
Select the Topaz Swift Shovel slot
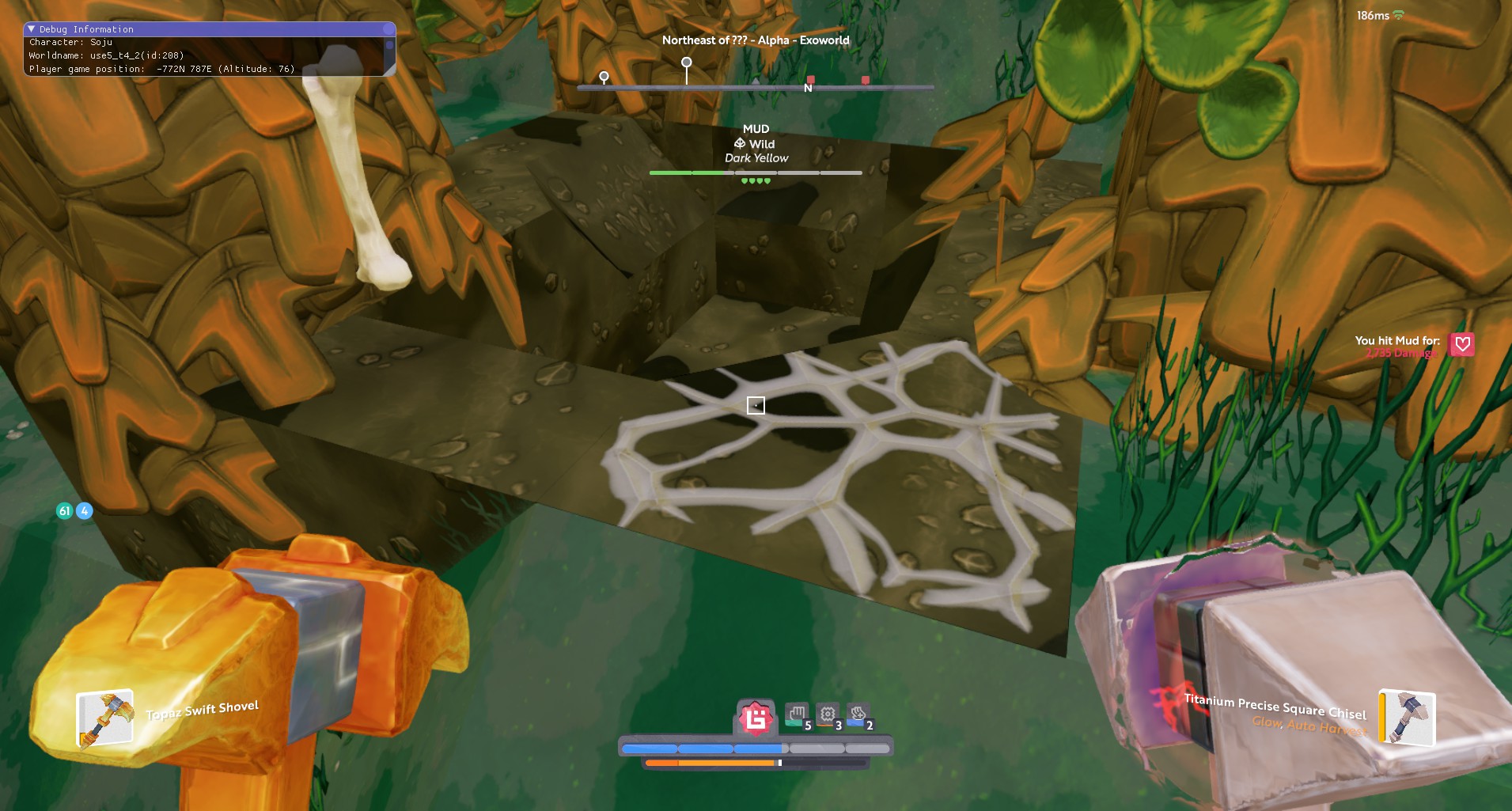tap(104, 718)
